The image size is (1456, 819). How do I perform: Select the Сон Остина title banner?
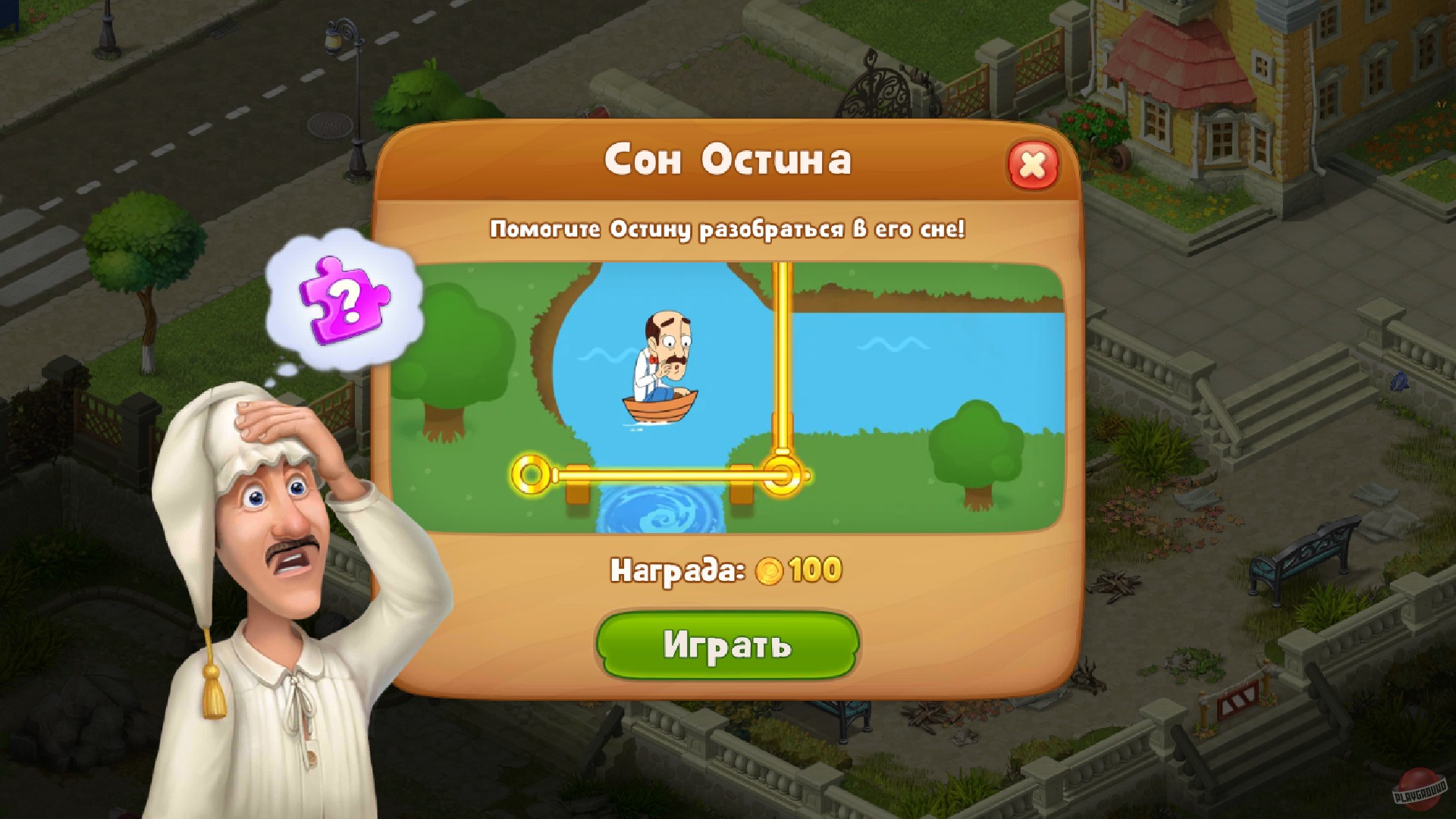(728, 160)
